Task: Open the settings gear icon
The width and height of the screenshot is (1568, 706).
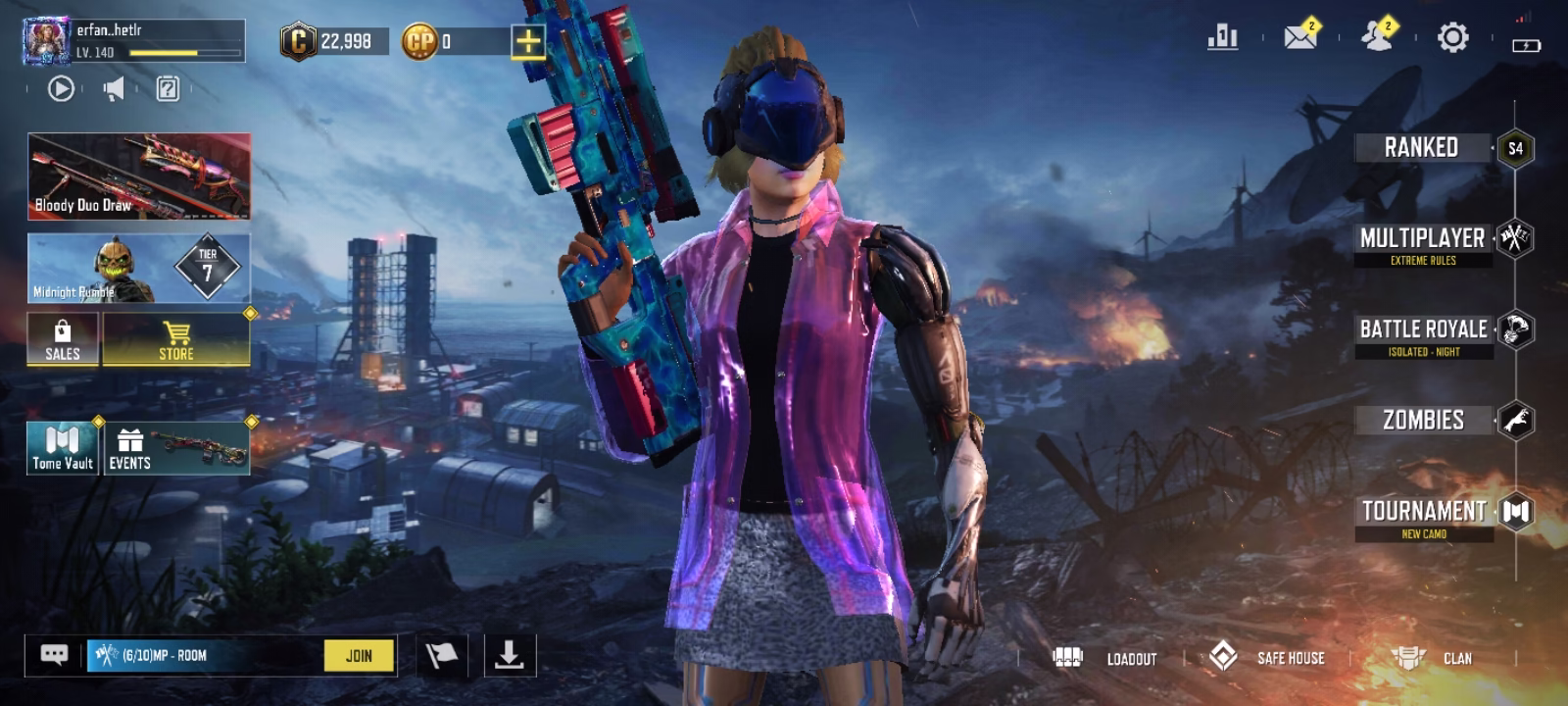Action: point(1452,38)
